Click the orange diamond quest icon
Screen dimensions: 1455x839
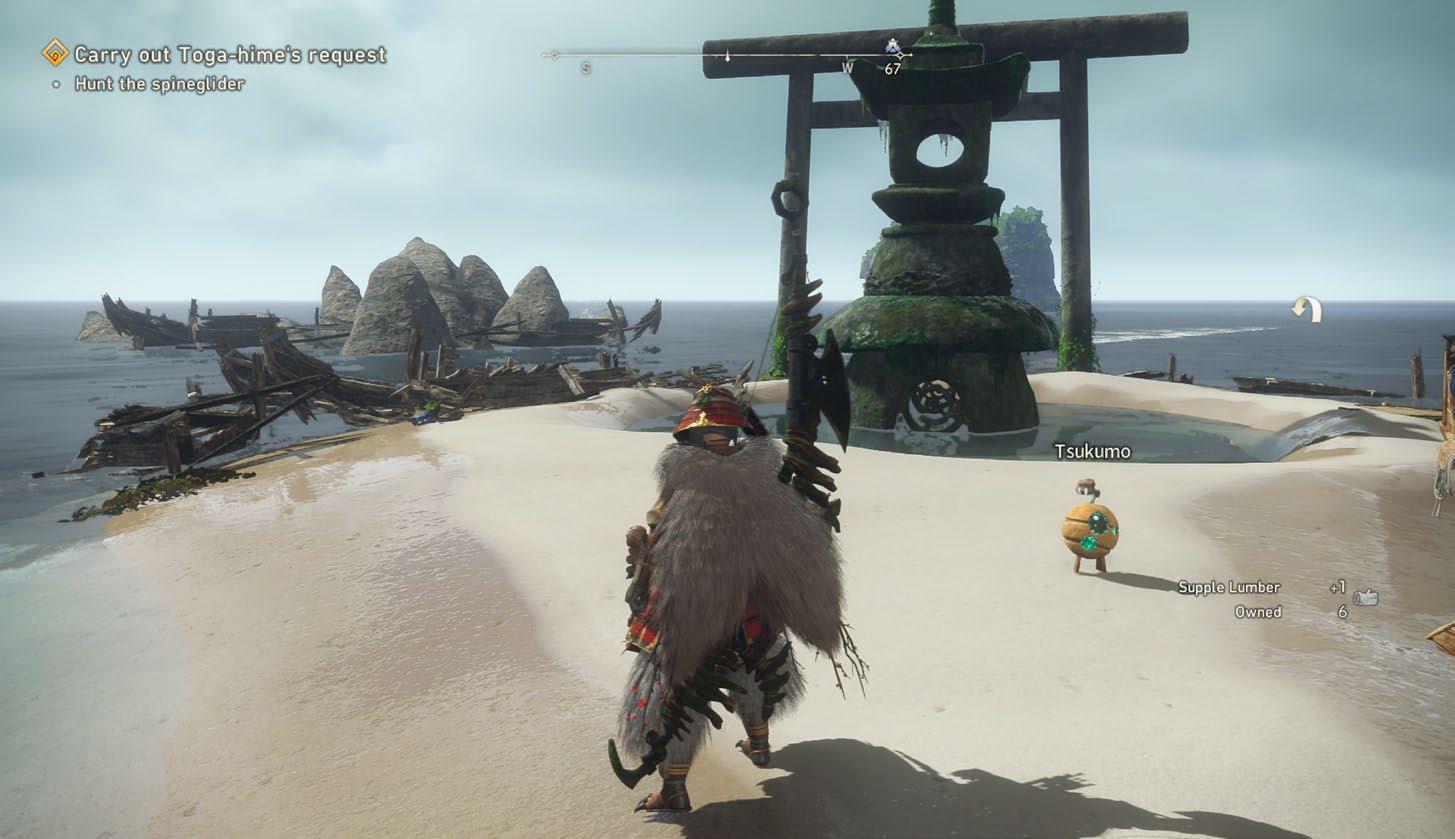(55, 53)
